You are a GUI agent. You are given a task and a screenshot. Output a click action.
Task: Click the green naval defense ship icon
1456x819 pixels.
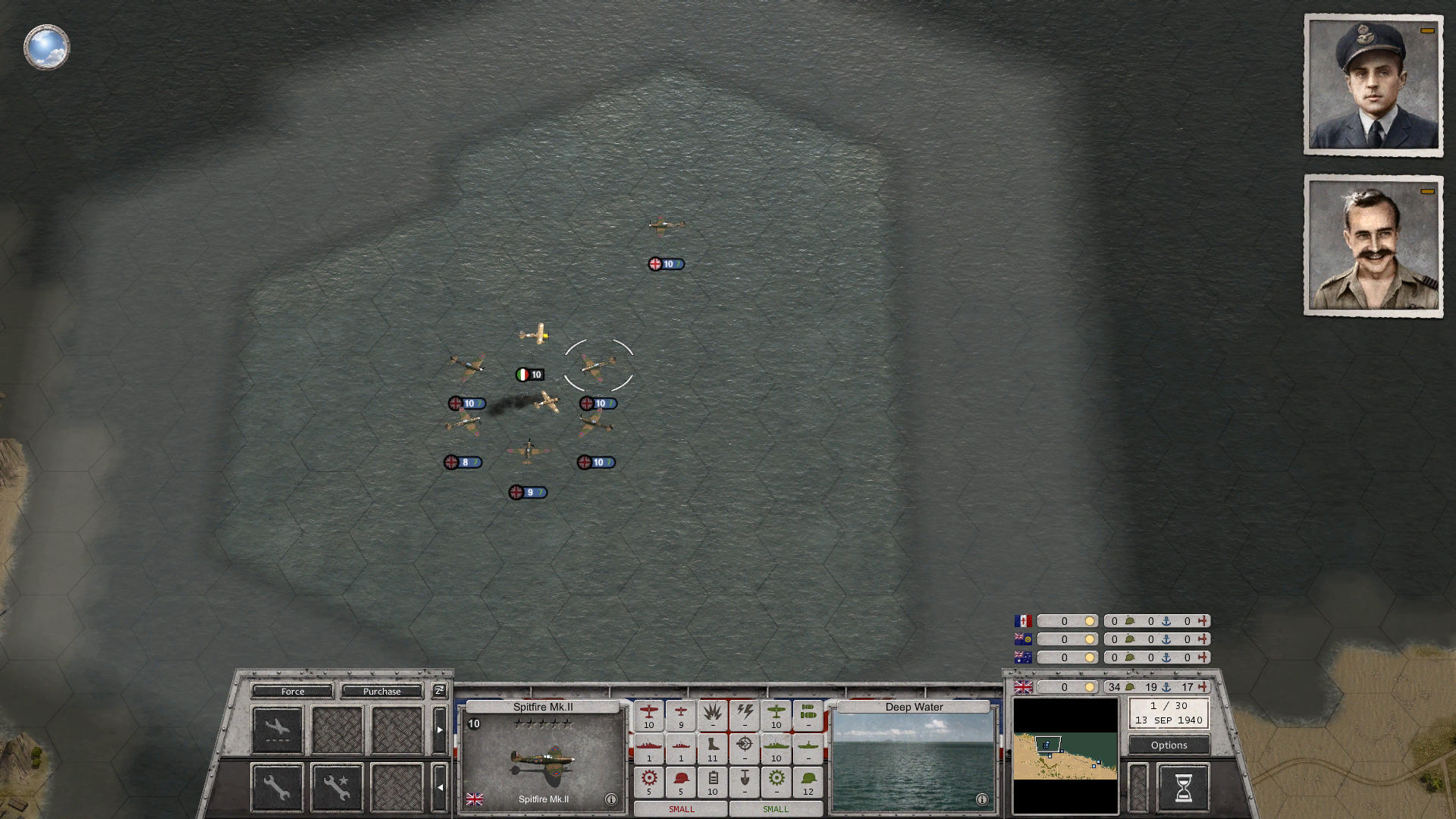coord(776,747)
